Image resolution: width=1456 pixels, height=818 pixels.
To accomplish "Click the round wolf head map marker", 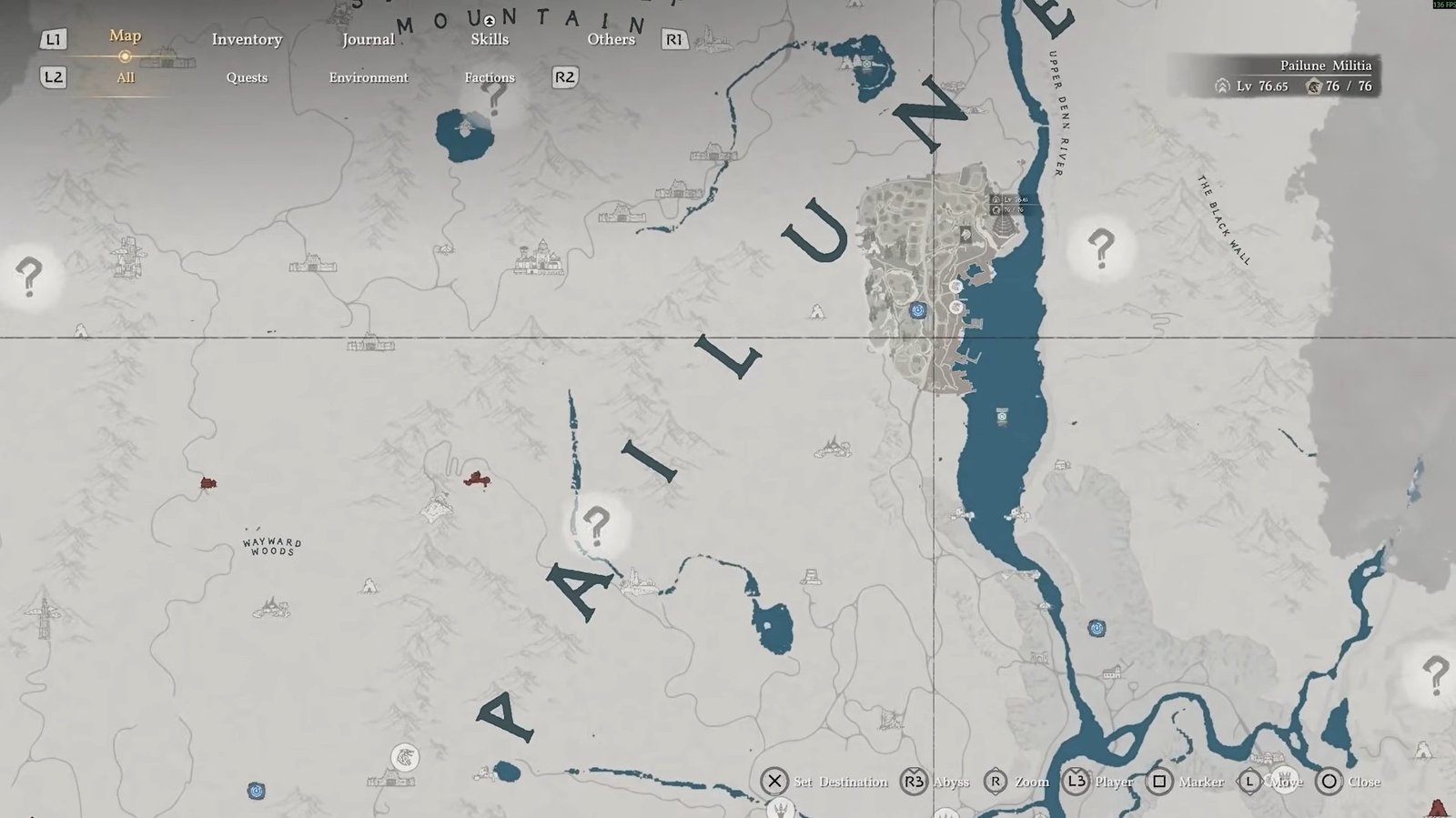I will coord(405,756).
